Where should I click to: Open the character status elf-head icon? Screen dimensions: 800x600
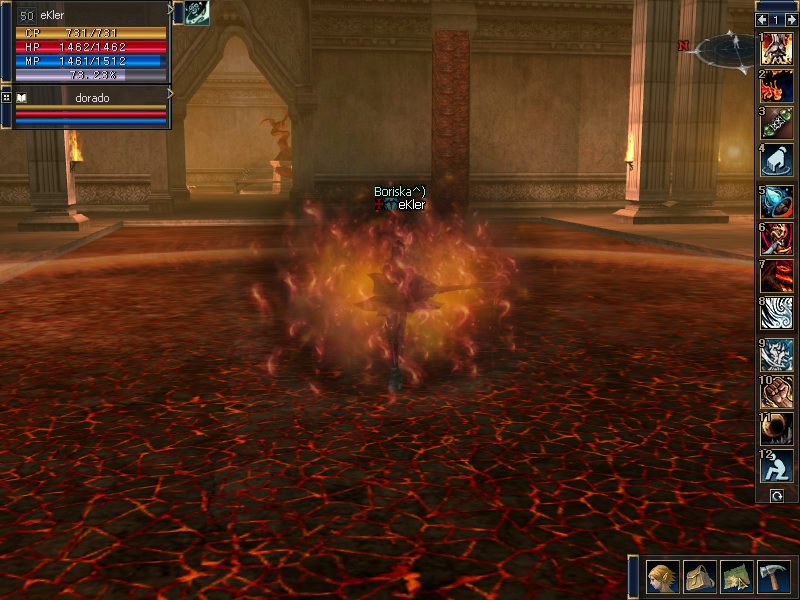click(662, 577)
